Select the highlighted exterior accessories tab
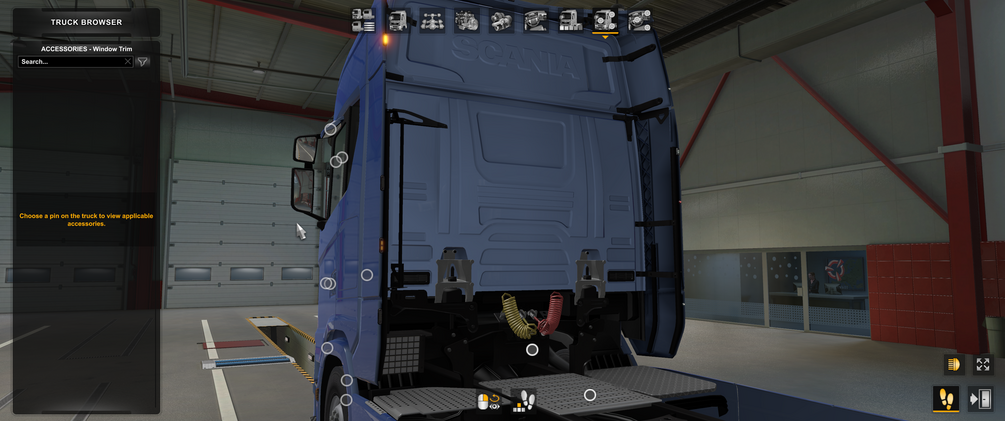The image size is (1005, 421). 605,20
